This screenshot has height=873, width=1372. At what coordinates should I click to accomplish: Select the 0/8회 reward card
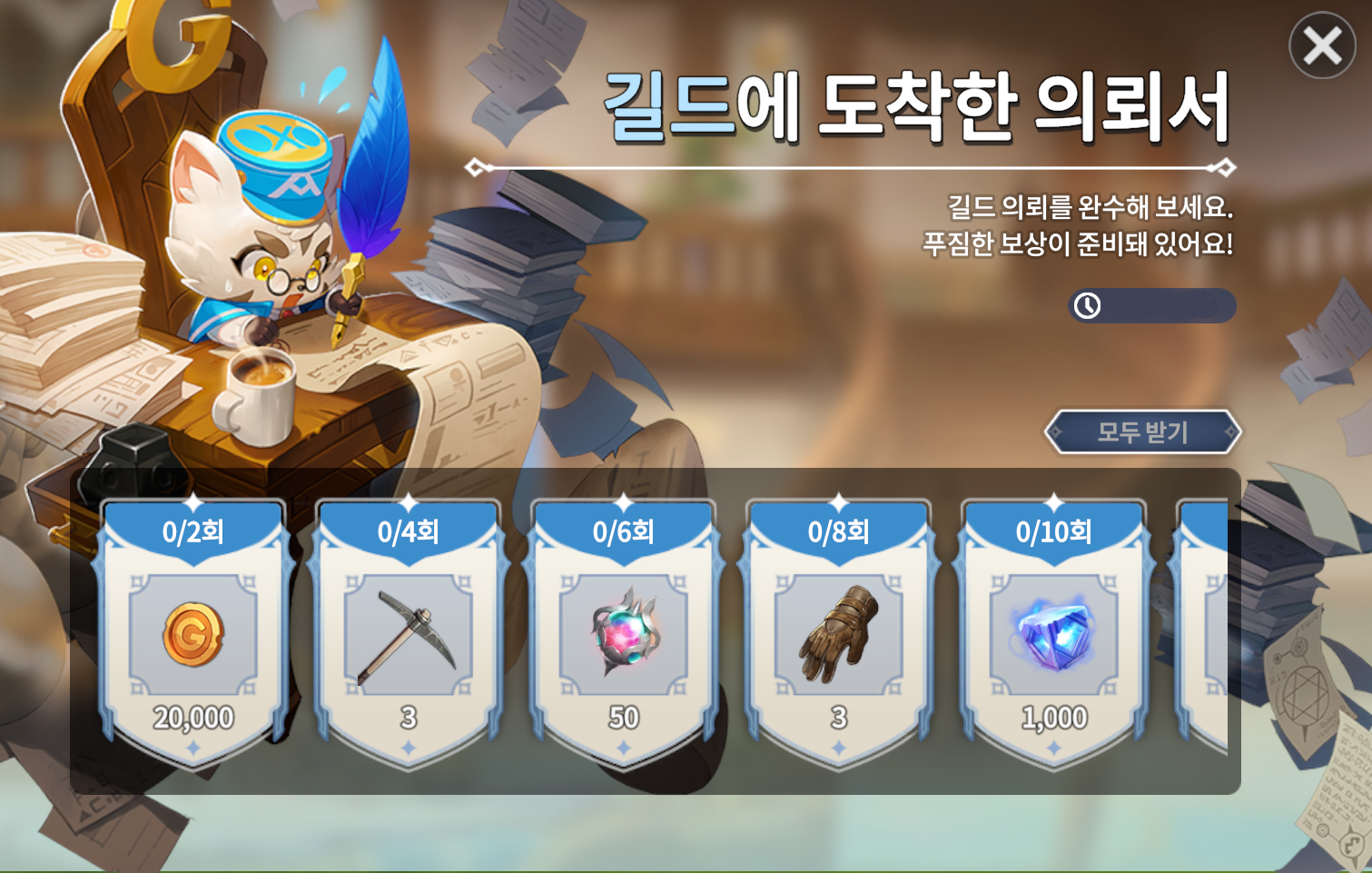837,627
